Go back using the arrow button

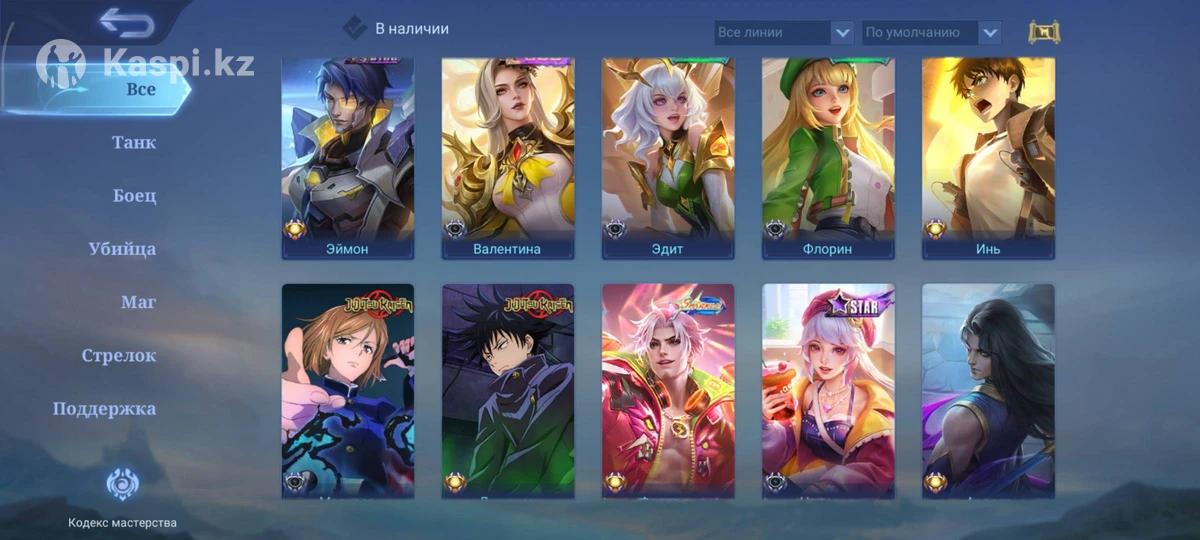click(127, 22)
